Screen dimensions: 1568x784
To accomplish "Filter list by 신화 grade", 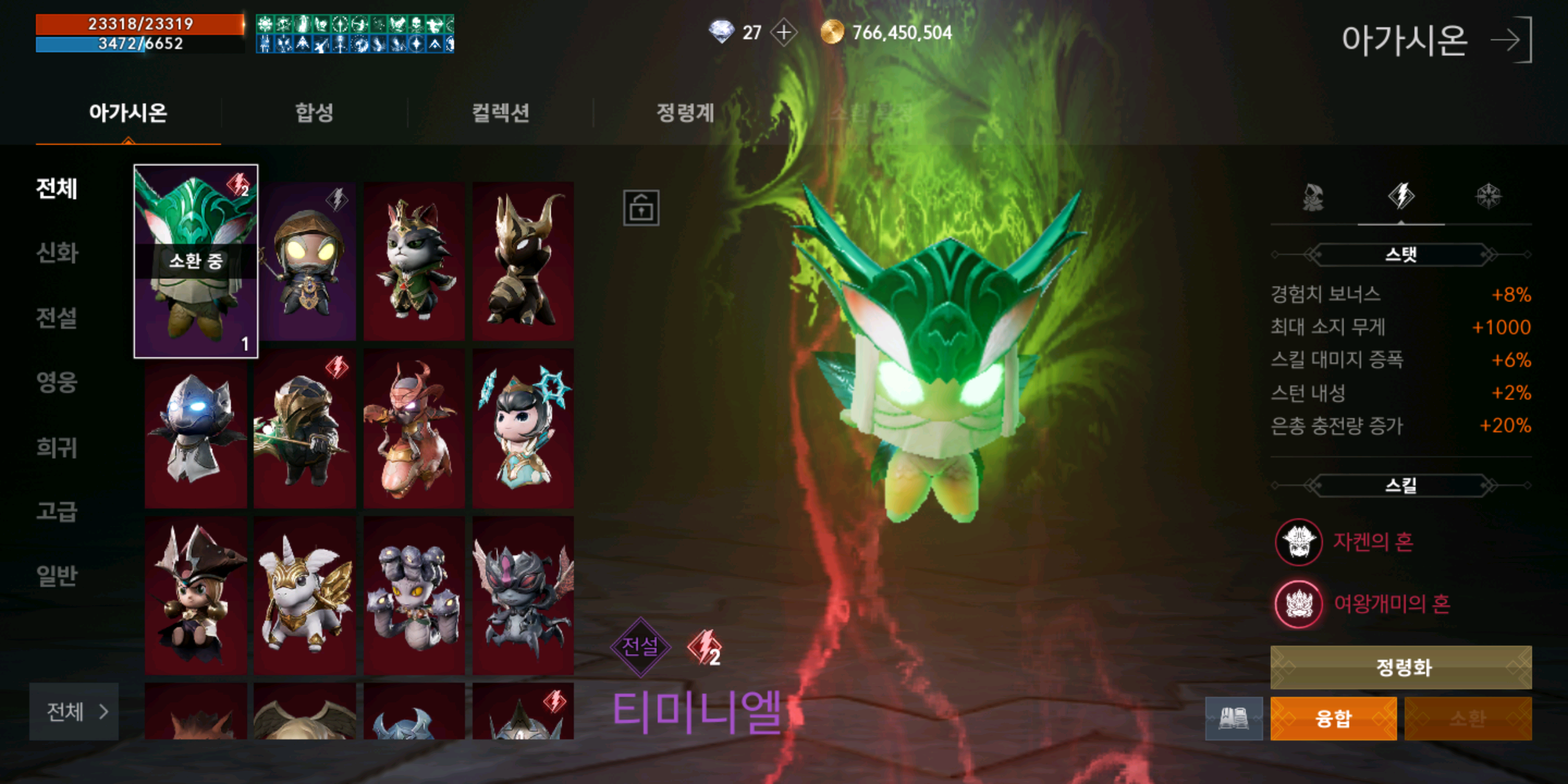I will pos(57,253).
